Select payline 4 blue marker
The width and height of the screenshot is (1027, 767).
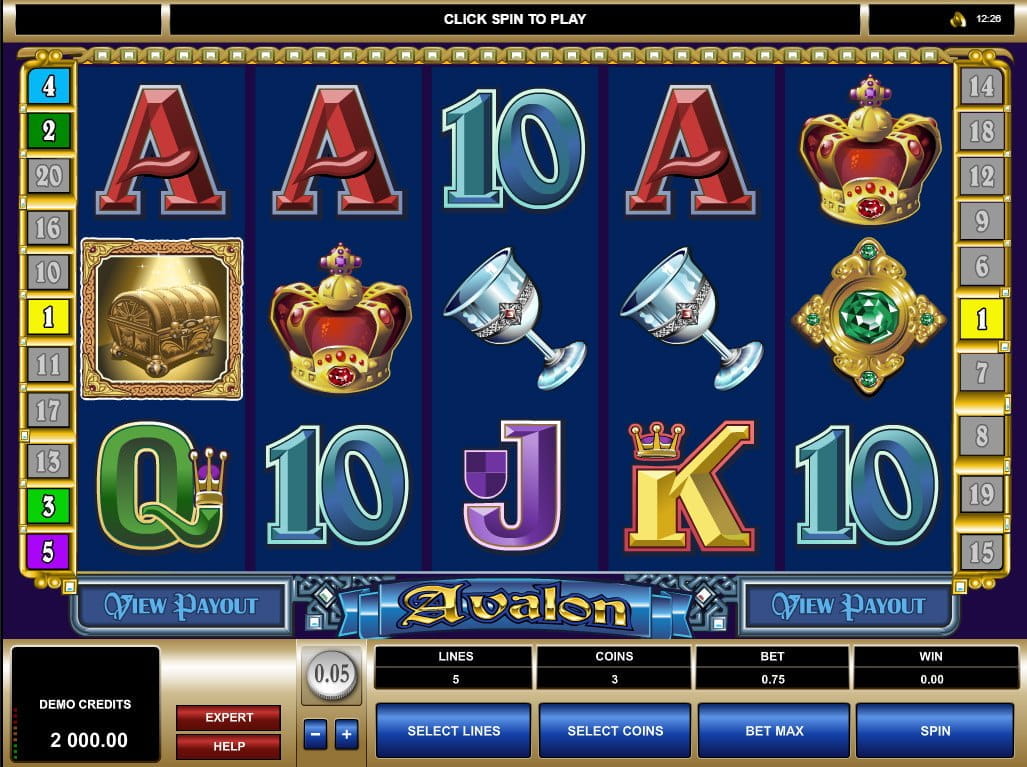click(48, 87)
